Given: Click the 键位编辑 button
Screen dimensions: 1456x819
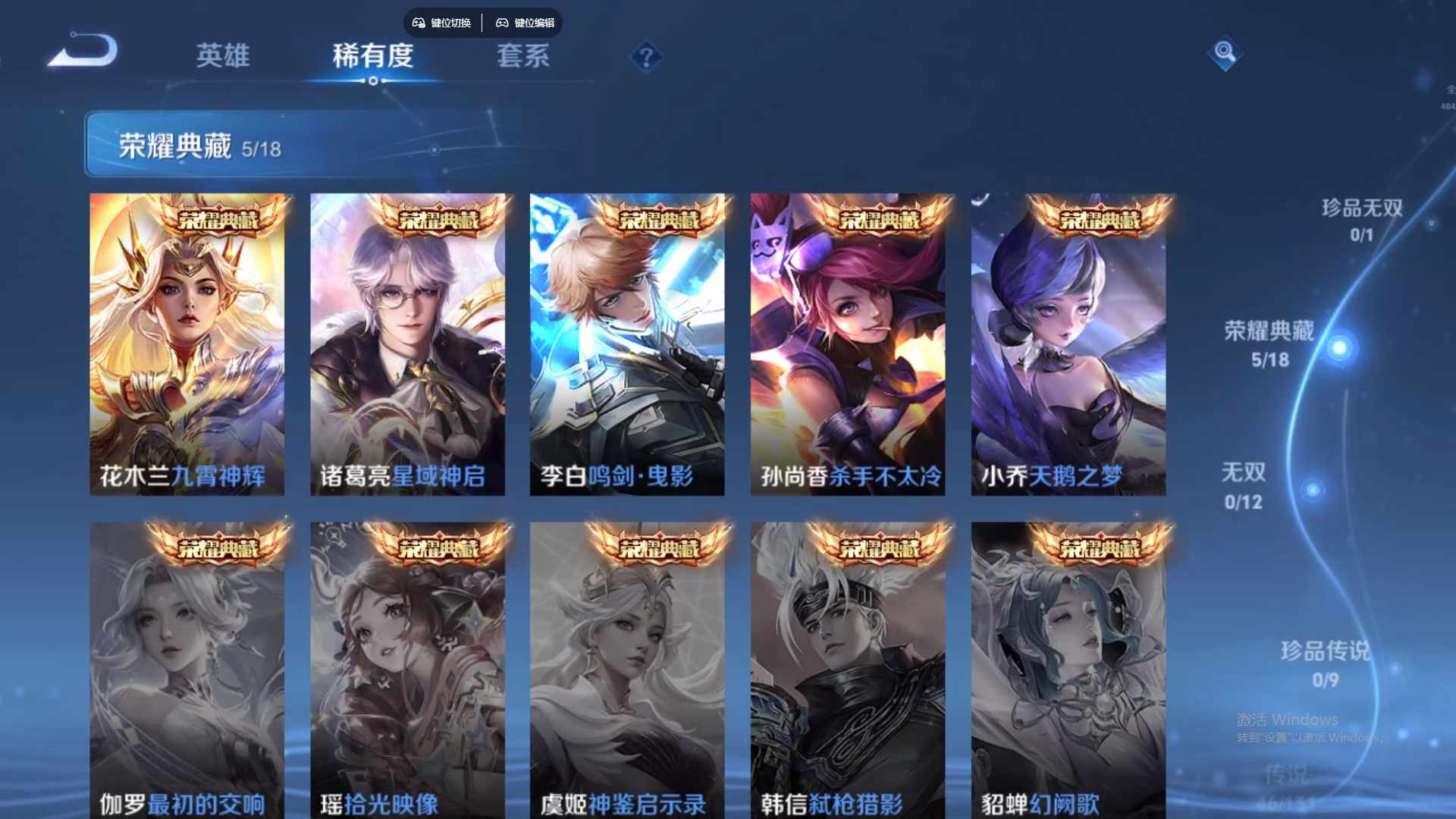Looking at the screenshot, I should (533, 23).
